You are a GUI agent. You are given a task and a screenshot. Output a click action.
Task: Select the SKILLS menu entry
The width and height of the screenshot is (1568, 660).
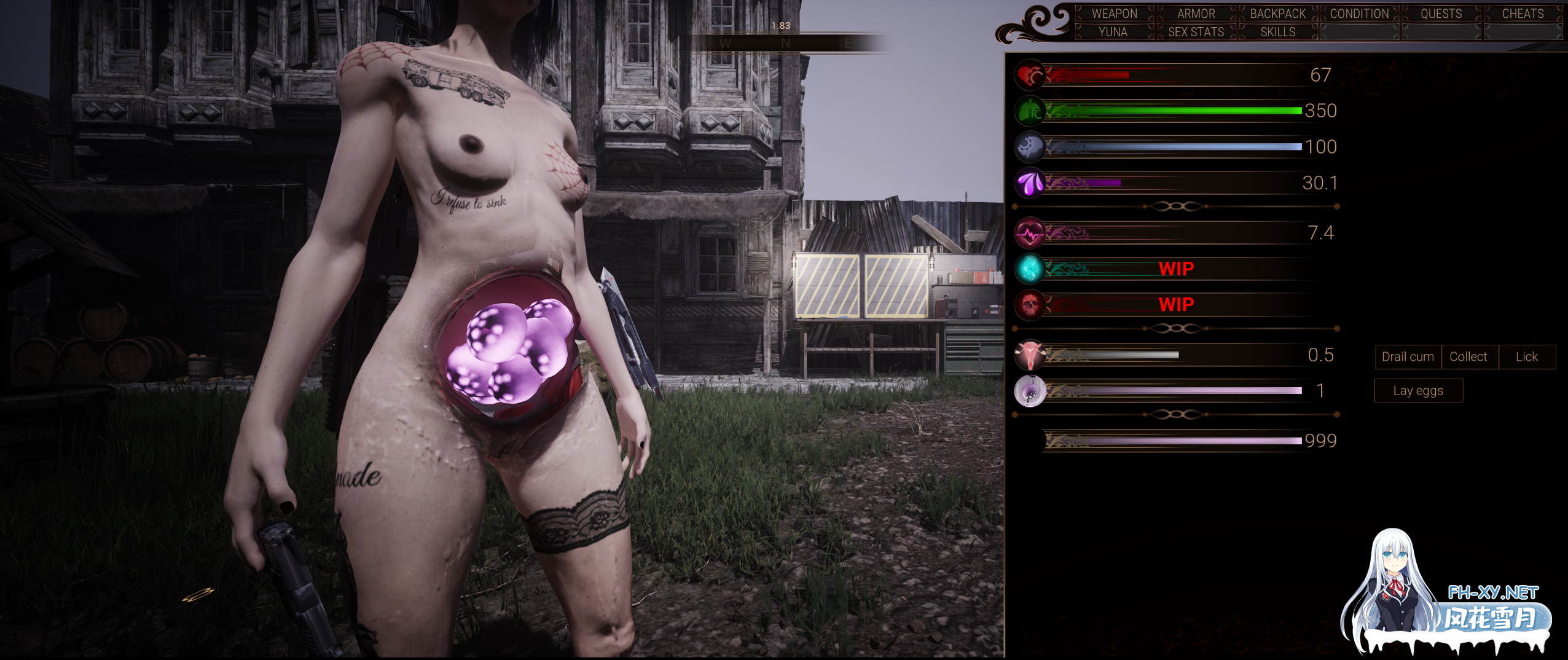coord(1278,31)
